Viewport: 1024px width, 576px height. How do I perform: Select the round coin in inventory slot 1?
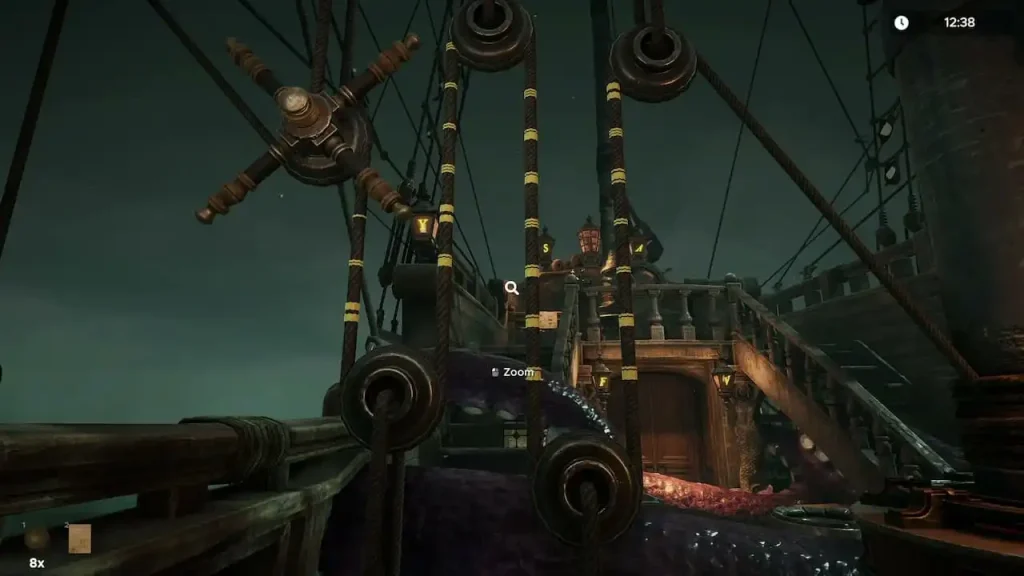[37, 540]
